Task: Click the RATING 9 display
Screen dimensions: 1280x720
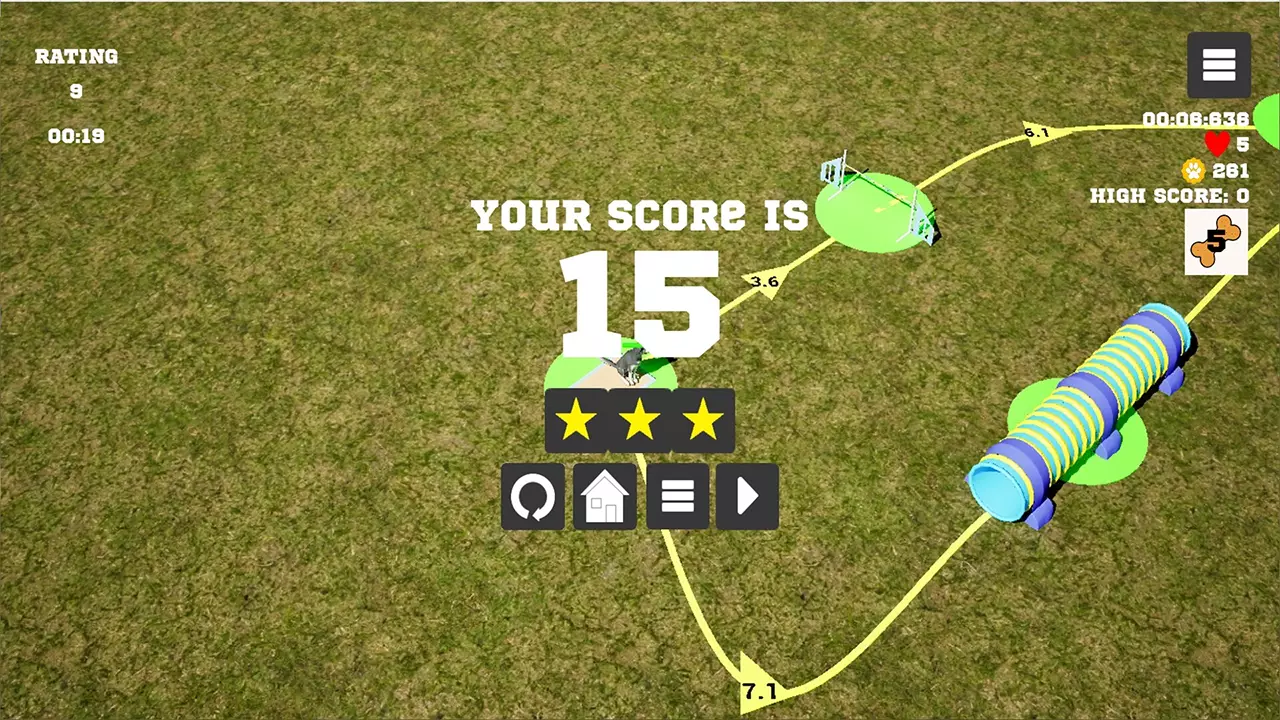Action: tap(76, 72)
